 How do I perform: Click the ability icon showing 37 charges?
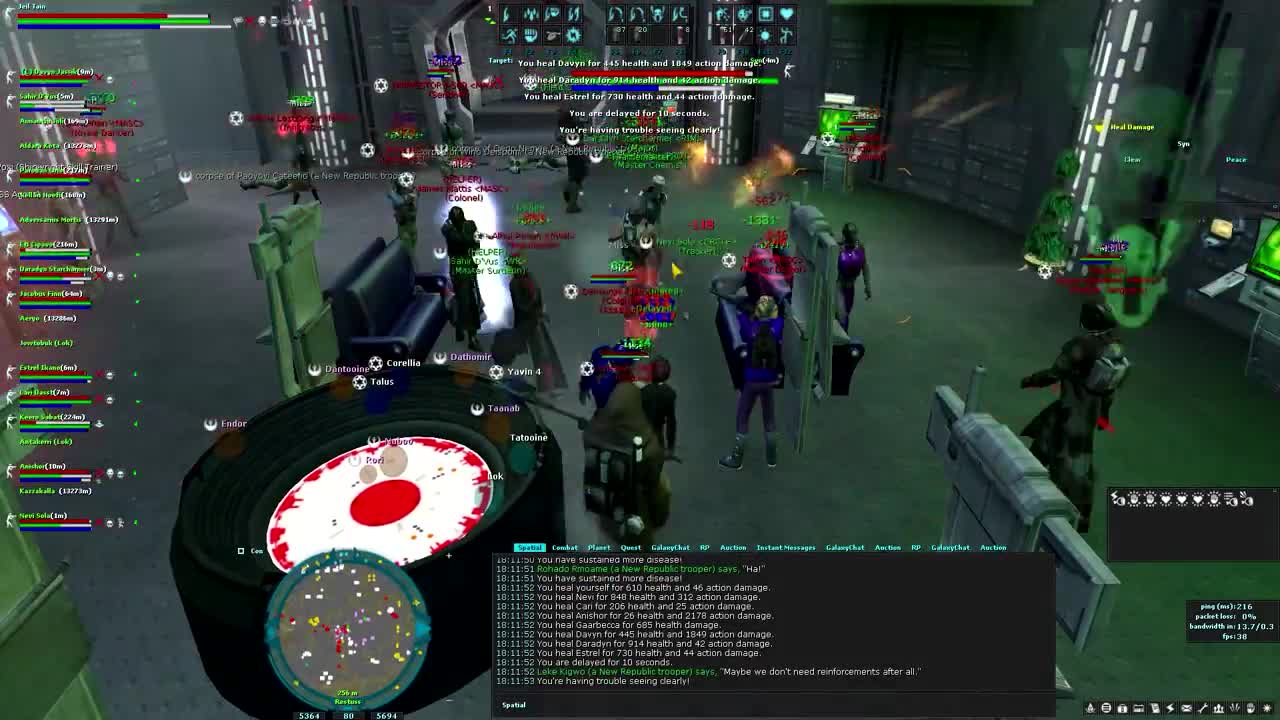click(616, 34)
